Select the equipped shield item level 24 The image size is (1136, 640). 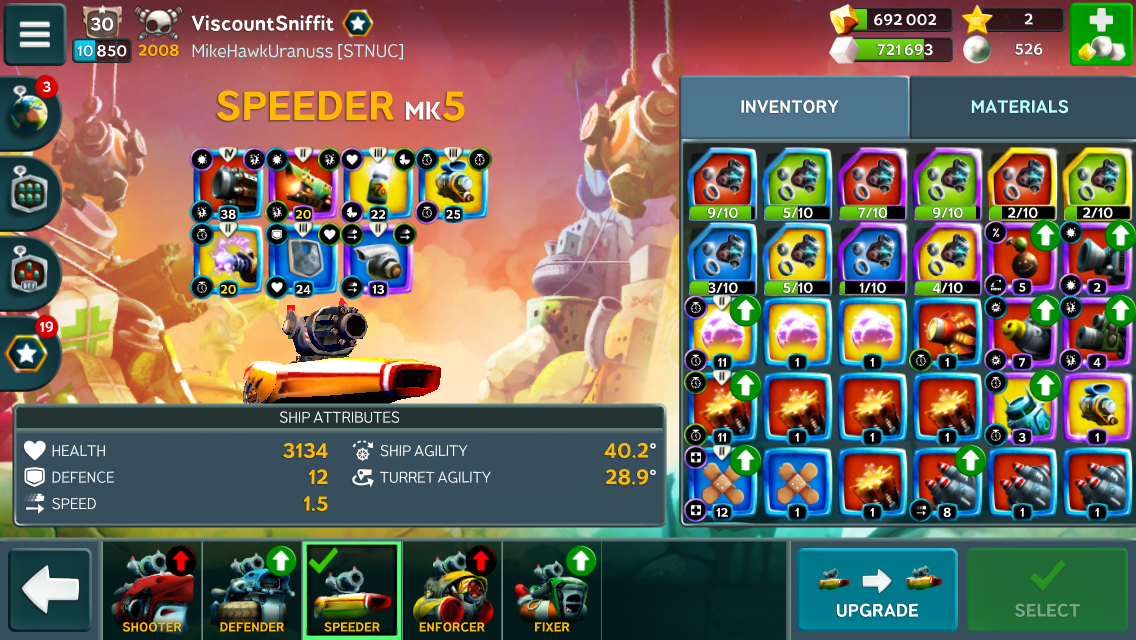click(303, 260)
